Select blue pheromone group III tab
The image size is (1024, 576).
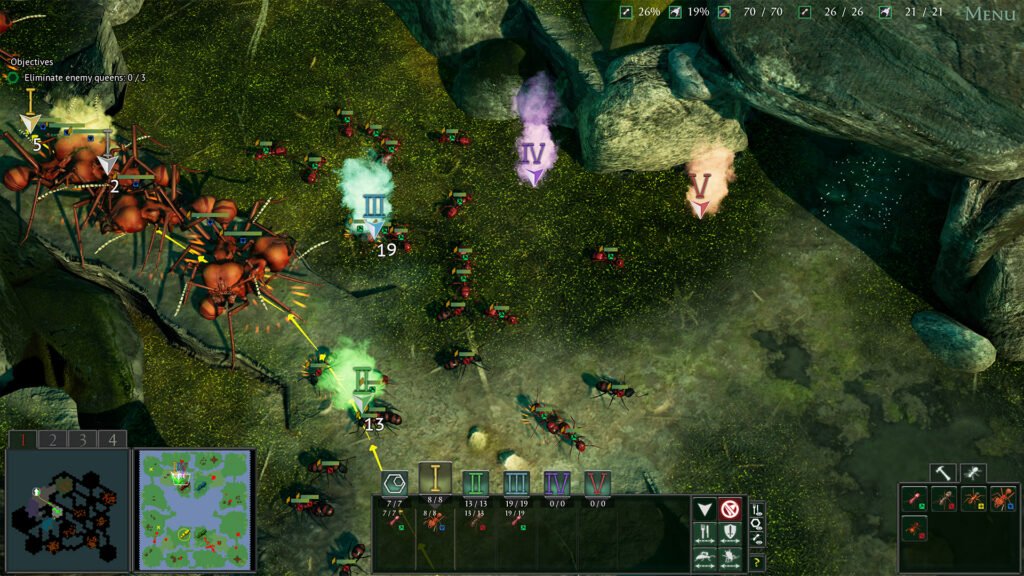click(517, 483)
